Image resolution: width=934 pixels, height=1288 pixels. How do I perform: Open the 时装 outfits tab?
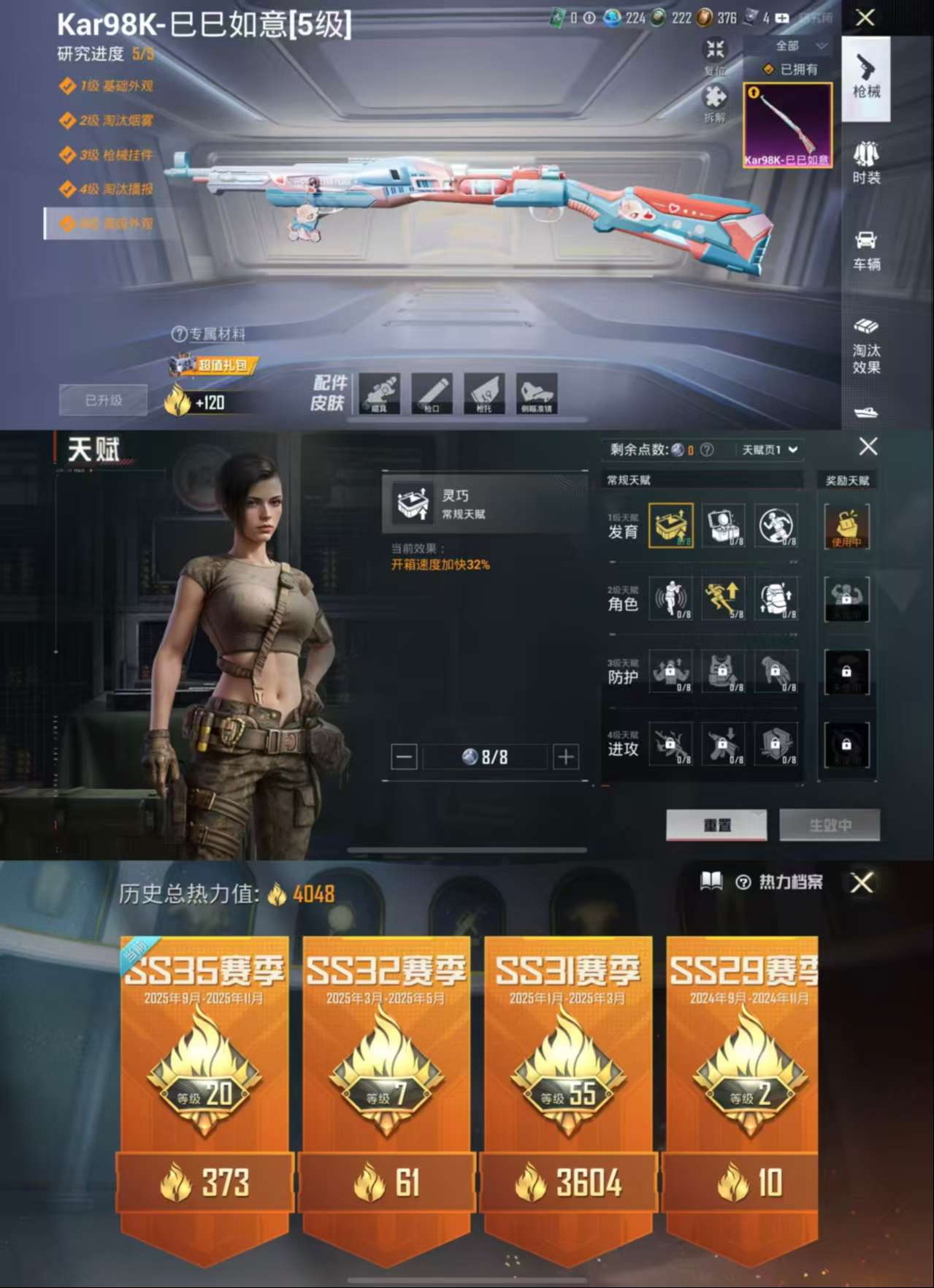coord(866,163)
